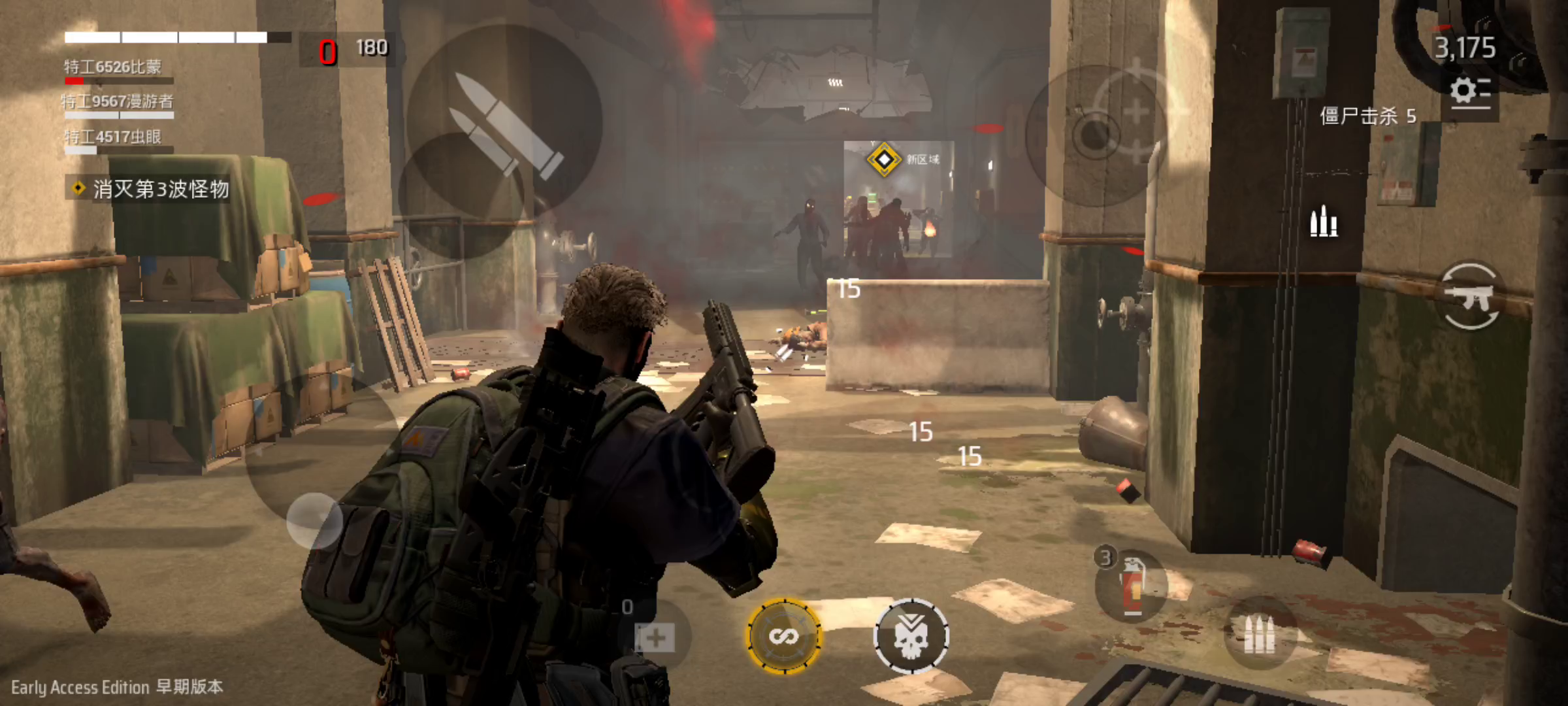This screenshot has height=706, width=1568.
Task: Reload using the three-bullet ammo button
Action: (x=1259, y=633)
